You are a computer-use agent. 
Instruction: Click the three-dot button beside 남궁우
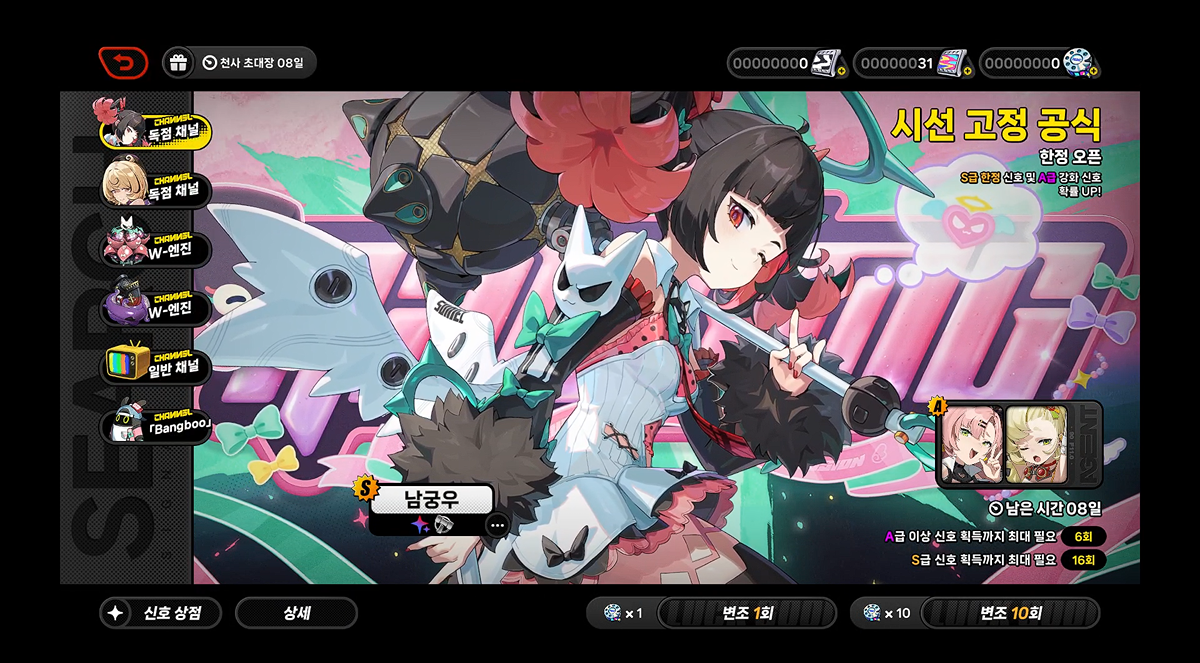pyautogui.click(x=497, y=525)
